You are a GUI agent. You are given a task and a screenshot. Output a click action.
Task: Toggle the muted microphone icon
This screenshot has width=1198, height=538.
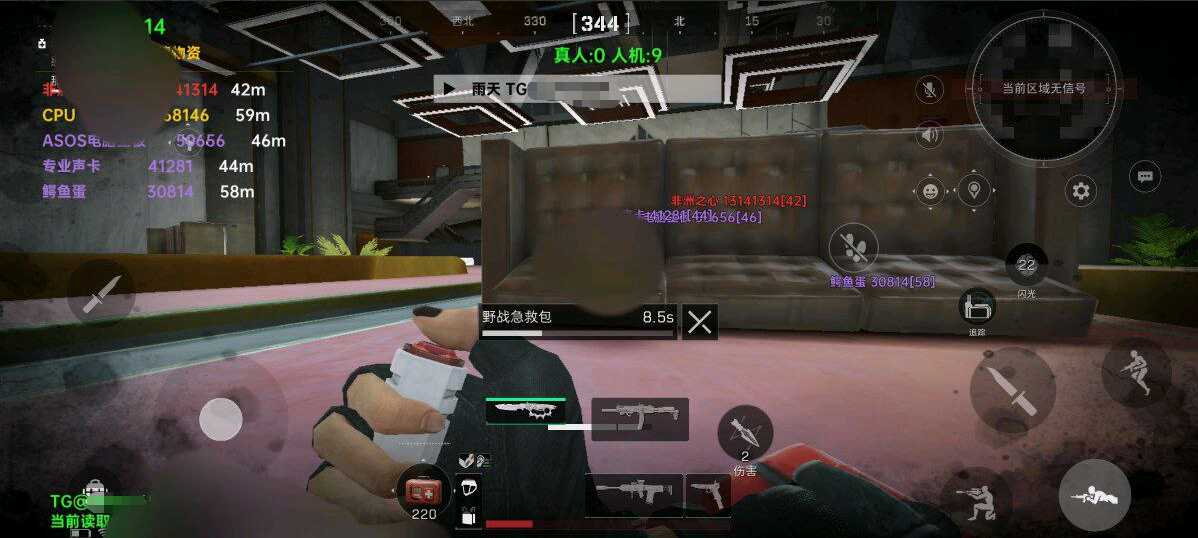coord(930,90)
